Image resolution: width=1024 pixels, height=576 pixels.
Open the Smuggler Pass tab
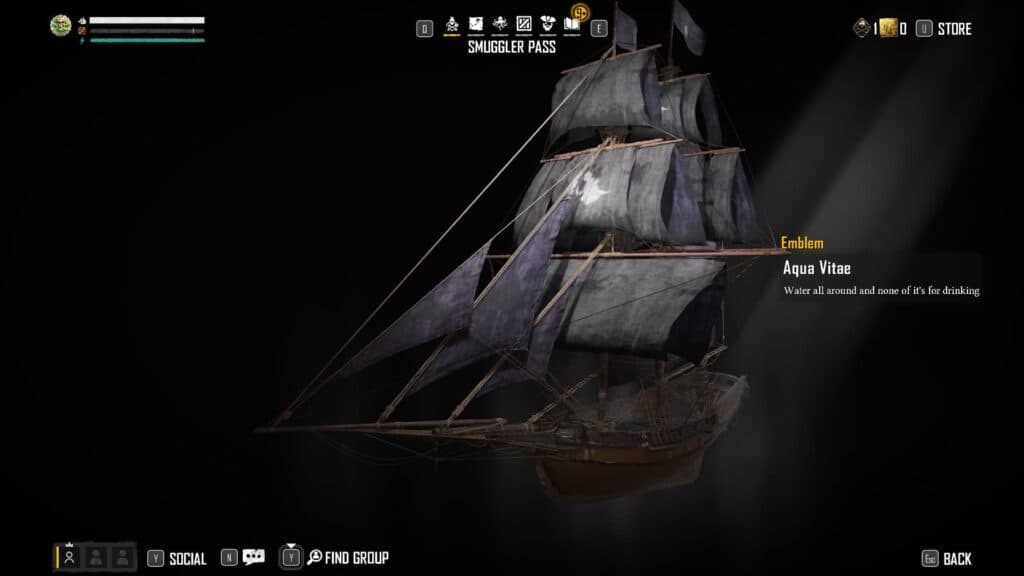(x=452, y=24)
